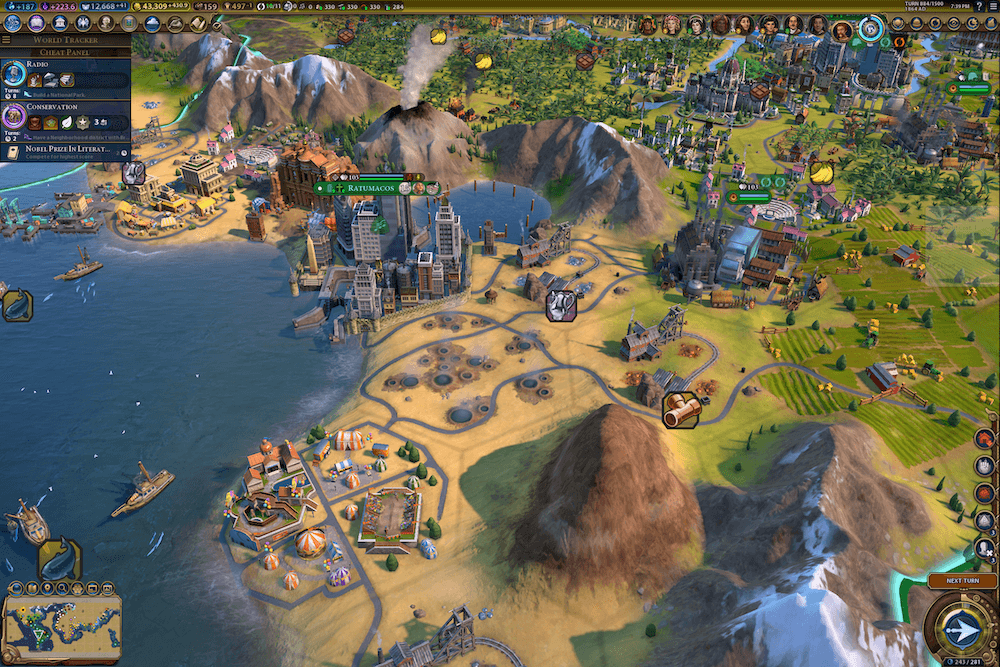Viewport: 1000px width, 667px height.
Task: Select the knight unit icon near the city
Action: point(561,305)
